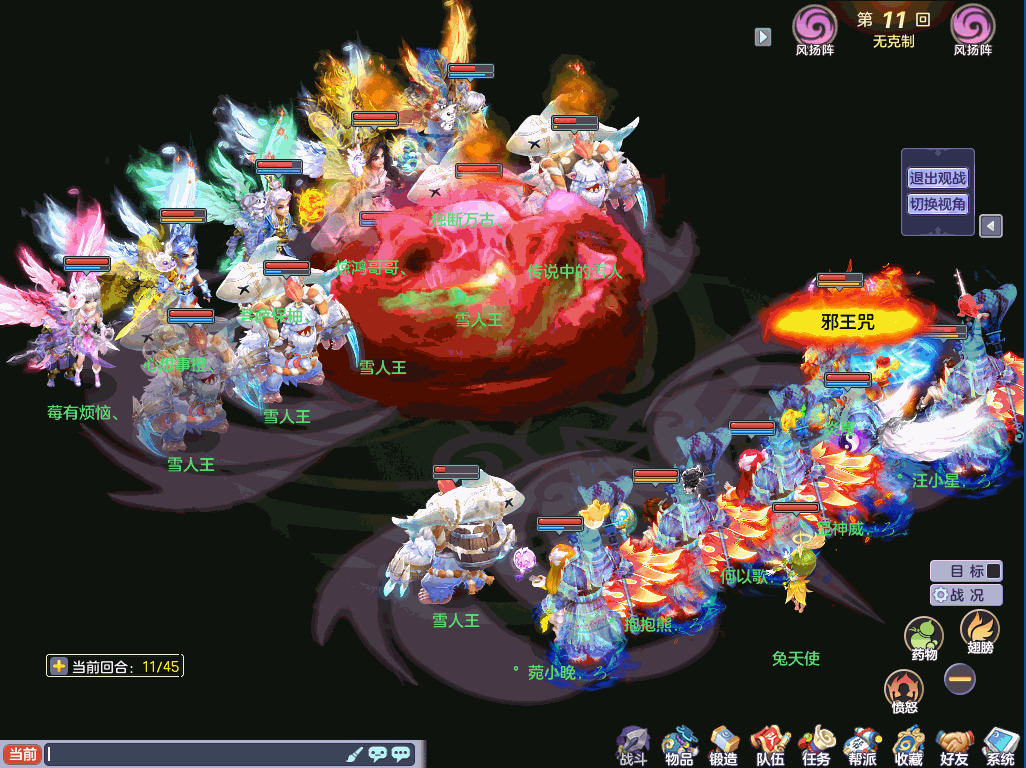Switch camera view via 切换视角
This screenshot has width=1026, height=768.
pyautogui.click(x=937, y=204)
